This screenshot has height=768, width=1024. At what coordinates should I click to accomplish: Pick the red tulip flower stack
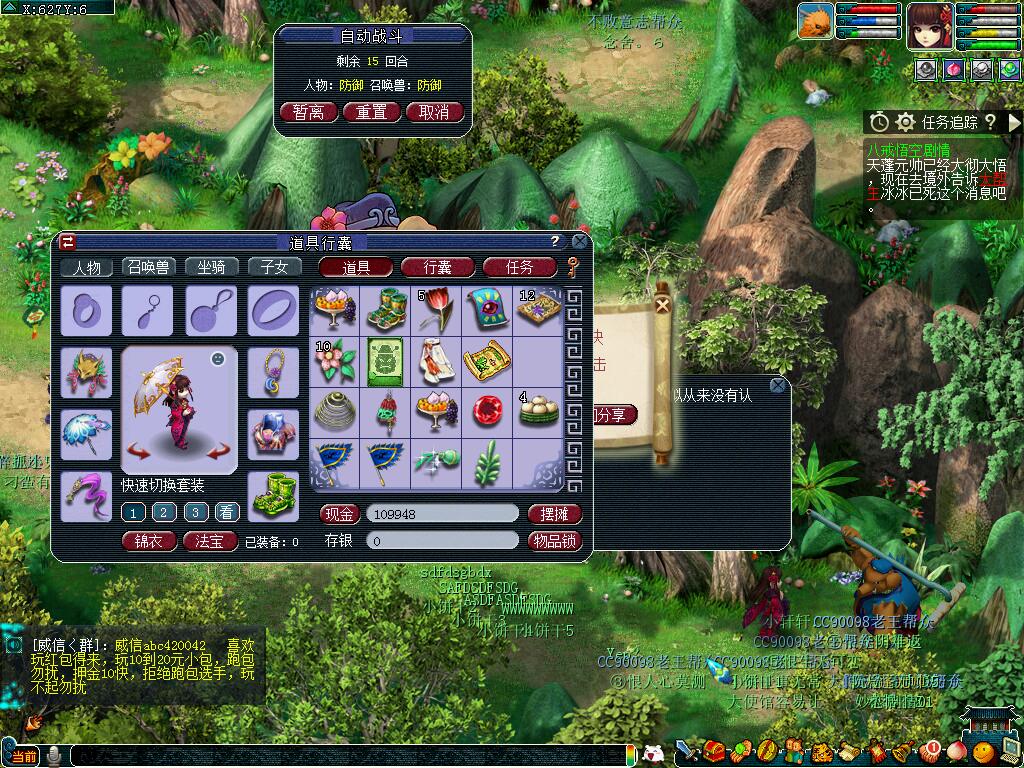pos(436,309)
